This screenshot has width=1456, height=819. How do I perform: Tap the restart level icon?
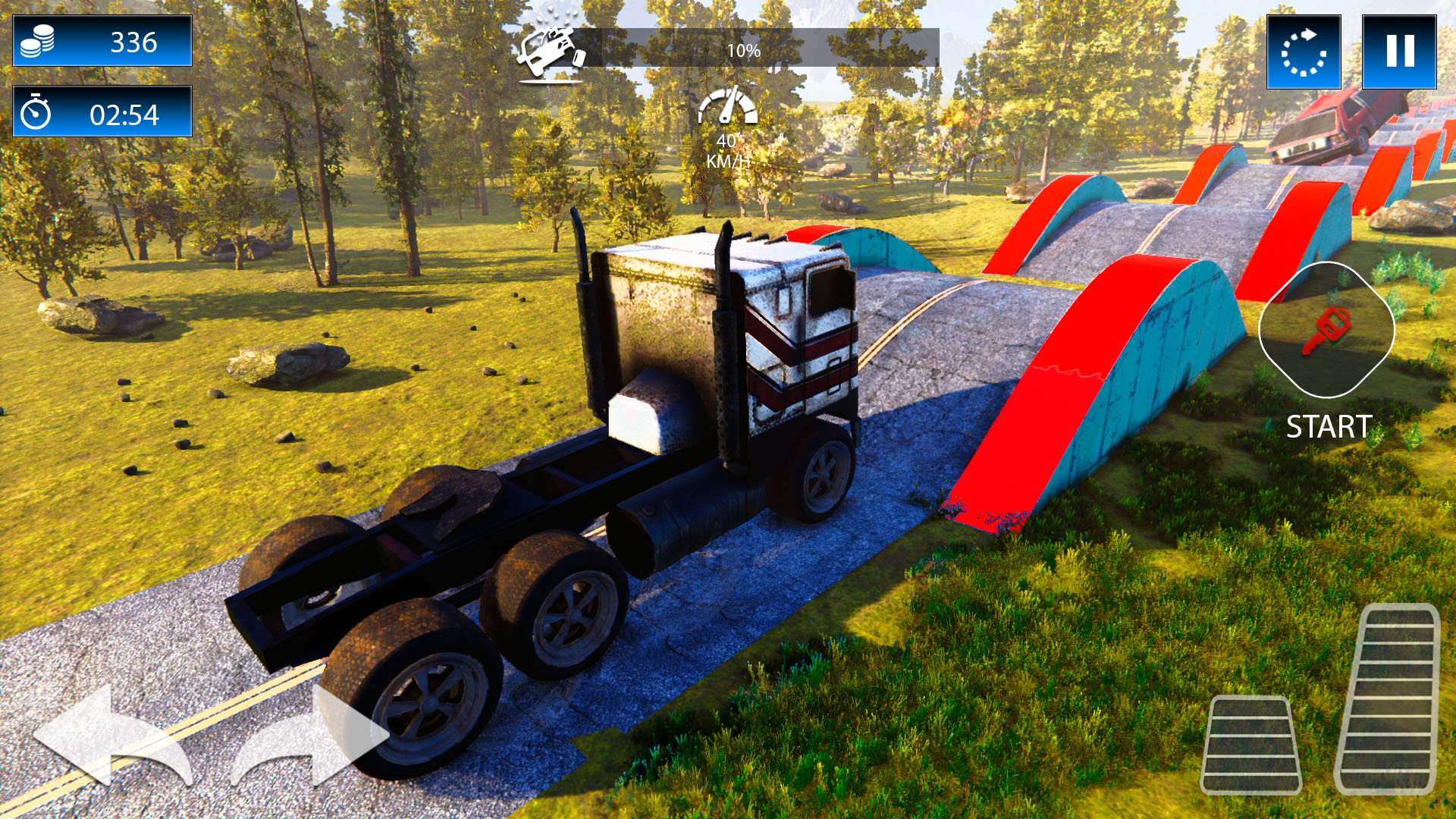tap(1304, 49)
